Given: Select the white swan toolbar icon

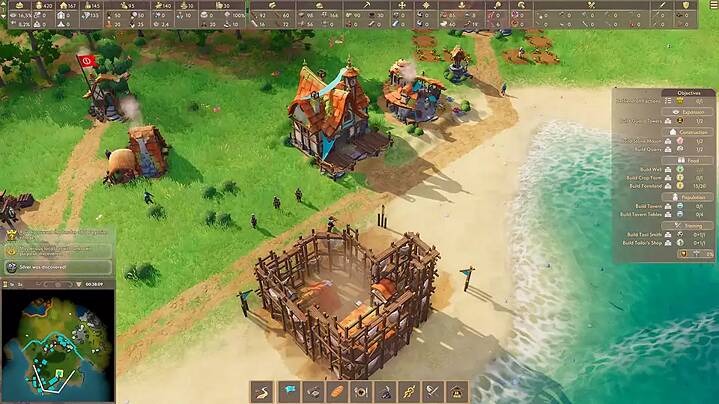Looking at the screenshot, I should point(264,391).
